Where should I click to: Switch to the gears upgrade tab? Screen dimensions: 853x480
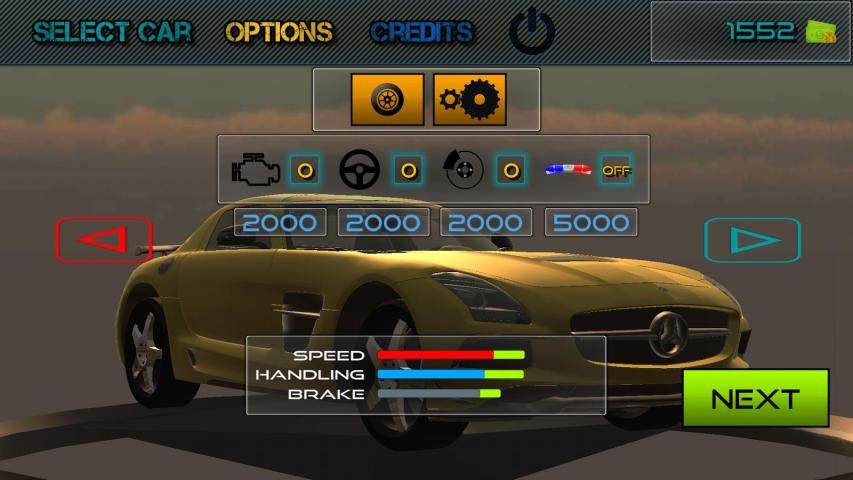(x=469, y=100)
